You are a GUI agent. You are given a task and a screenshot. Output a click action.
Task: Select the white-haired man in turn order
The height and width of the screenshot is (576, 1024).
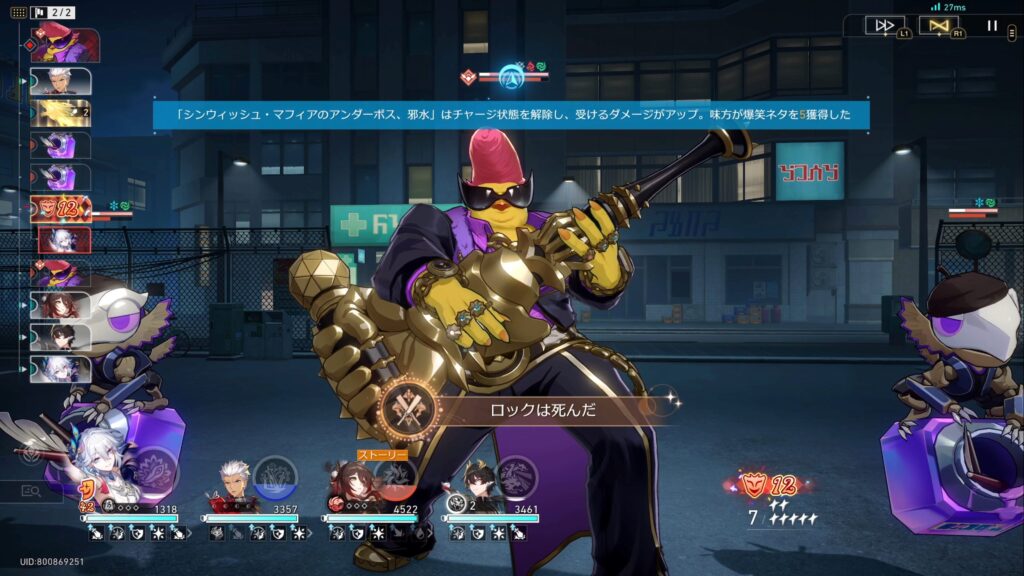(x=61, y=80)
